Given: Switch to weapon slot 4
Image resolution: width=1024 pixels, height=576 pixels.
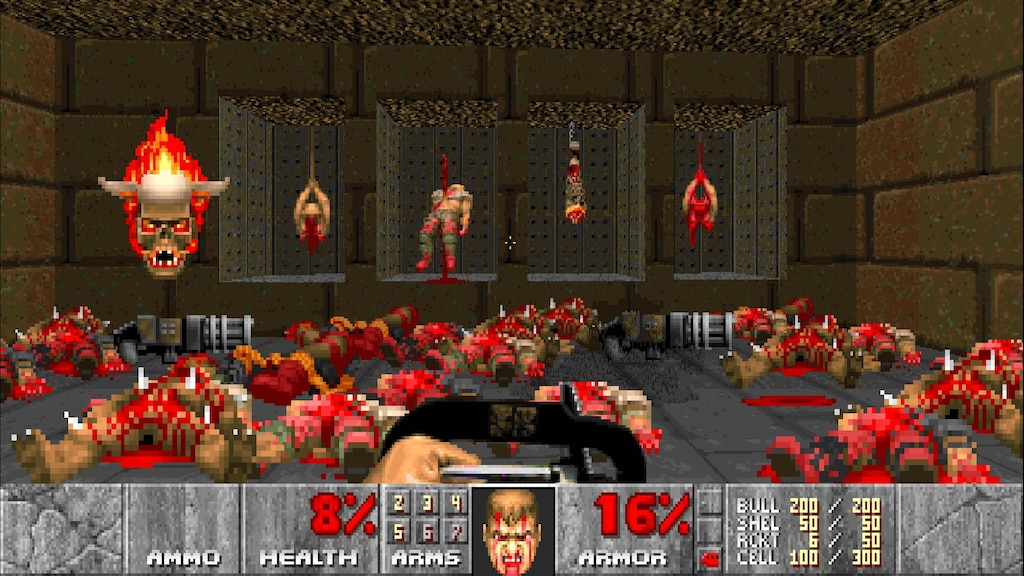Looking at the screenshot, I should (x=456, y=502).
